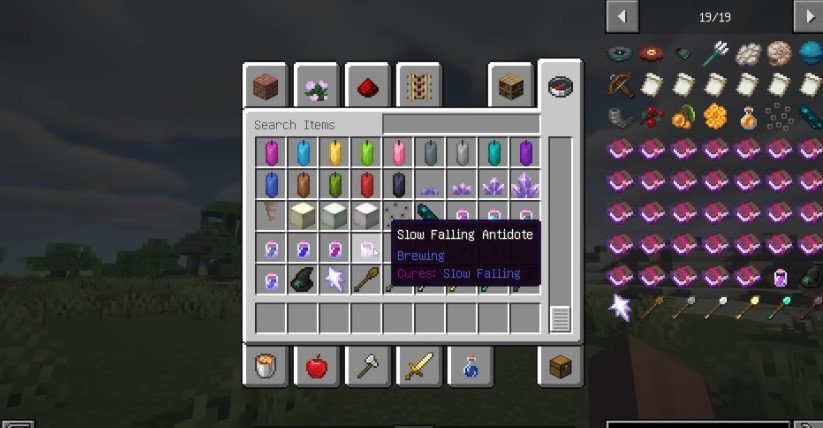Open the iron axe Tools tab
Image resolution: width=823 pixels, height=428 pixels.
368,366
